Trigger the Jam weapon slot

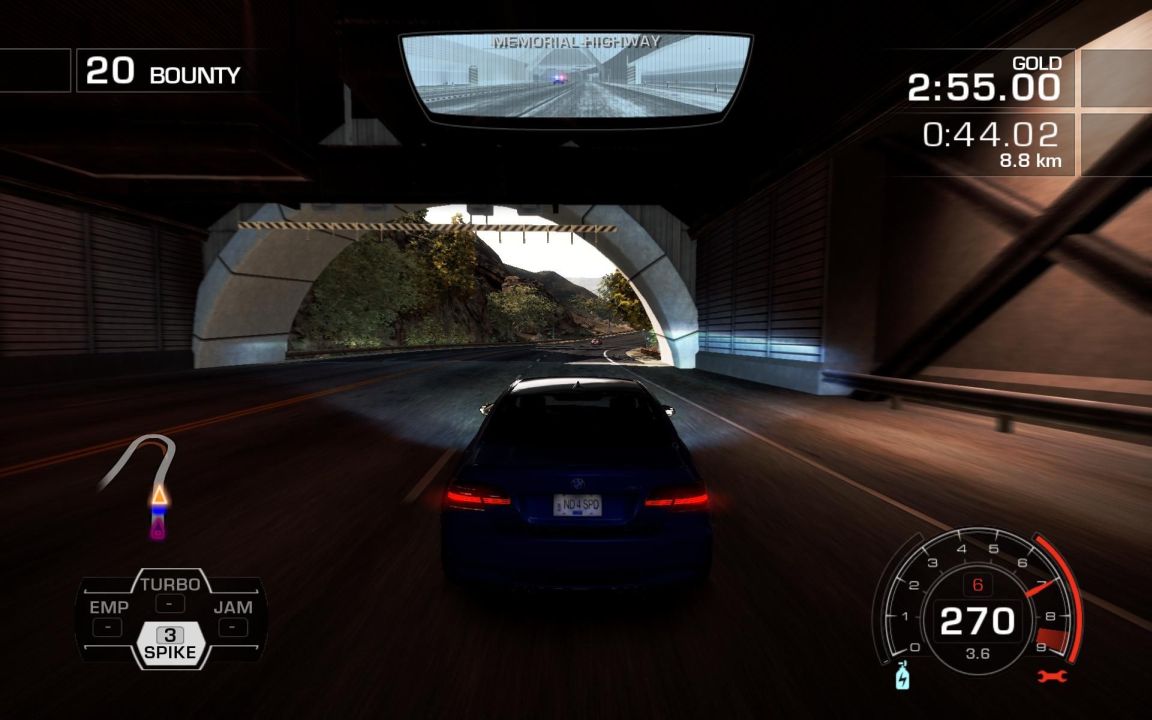(x=233, y=616)
